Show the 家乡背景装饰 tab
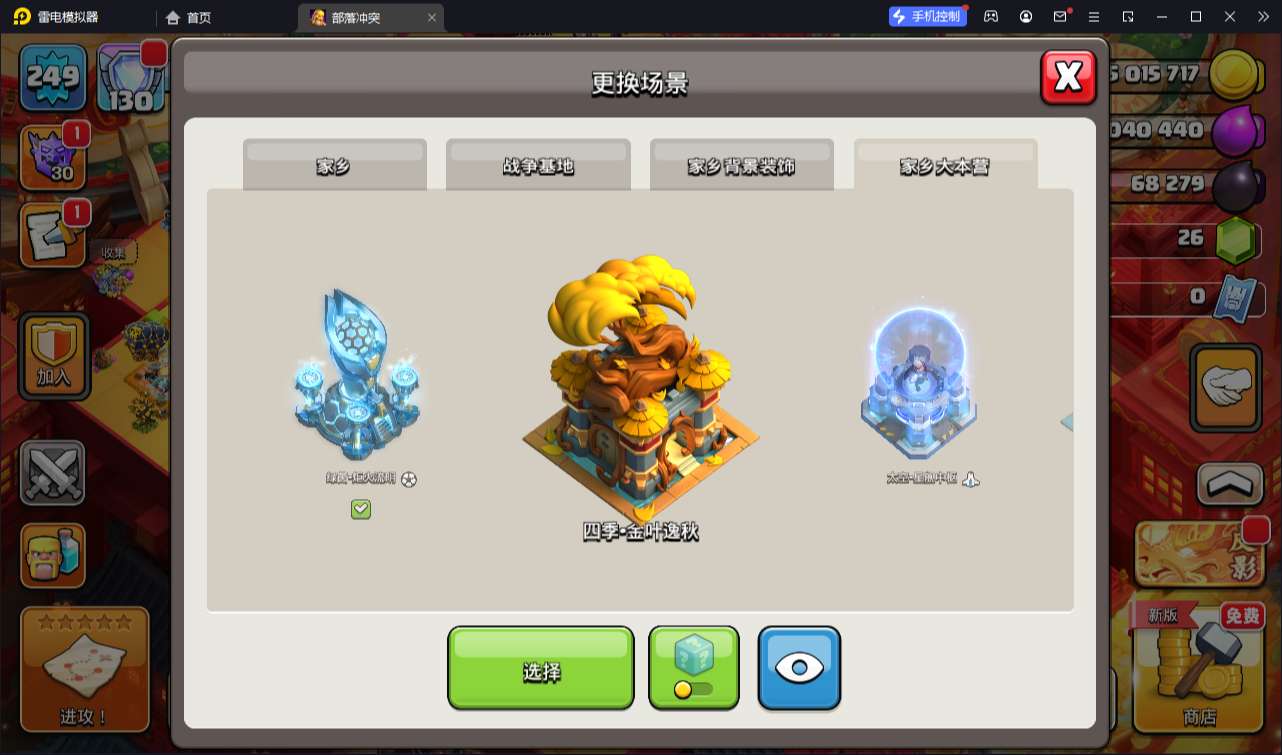 pos(741,165)
